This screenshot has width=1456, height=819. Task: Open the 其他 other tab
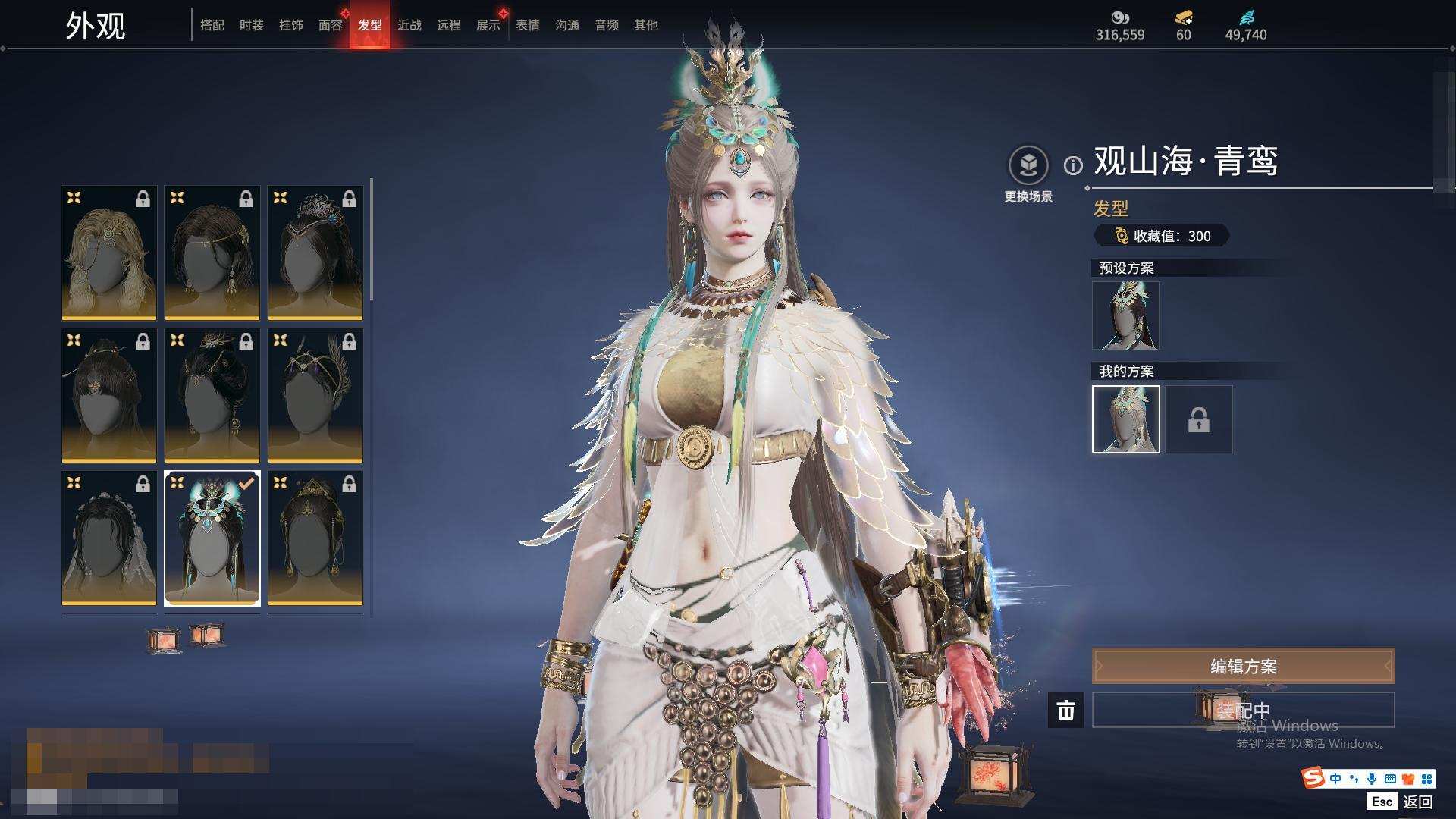[x=646, y=25]
